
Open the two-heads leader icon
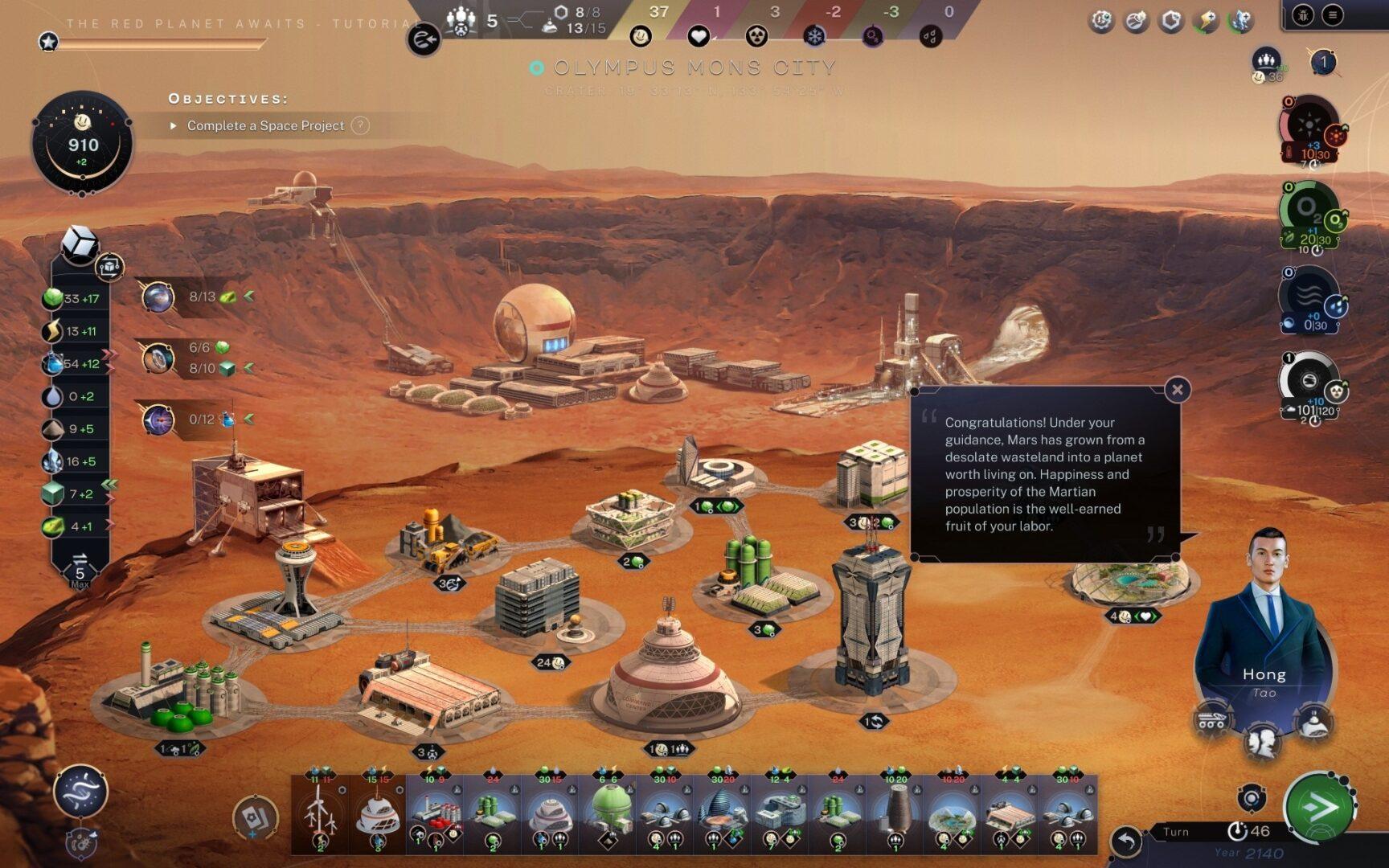(1263, 740)
